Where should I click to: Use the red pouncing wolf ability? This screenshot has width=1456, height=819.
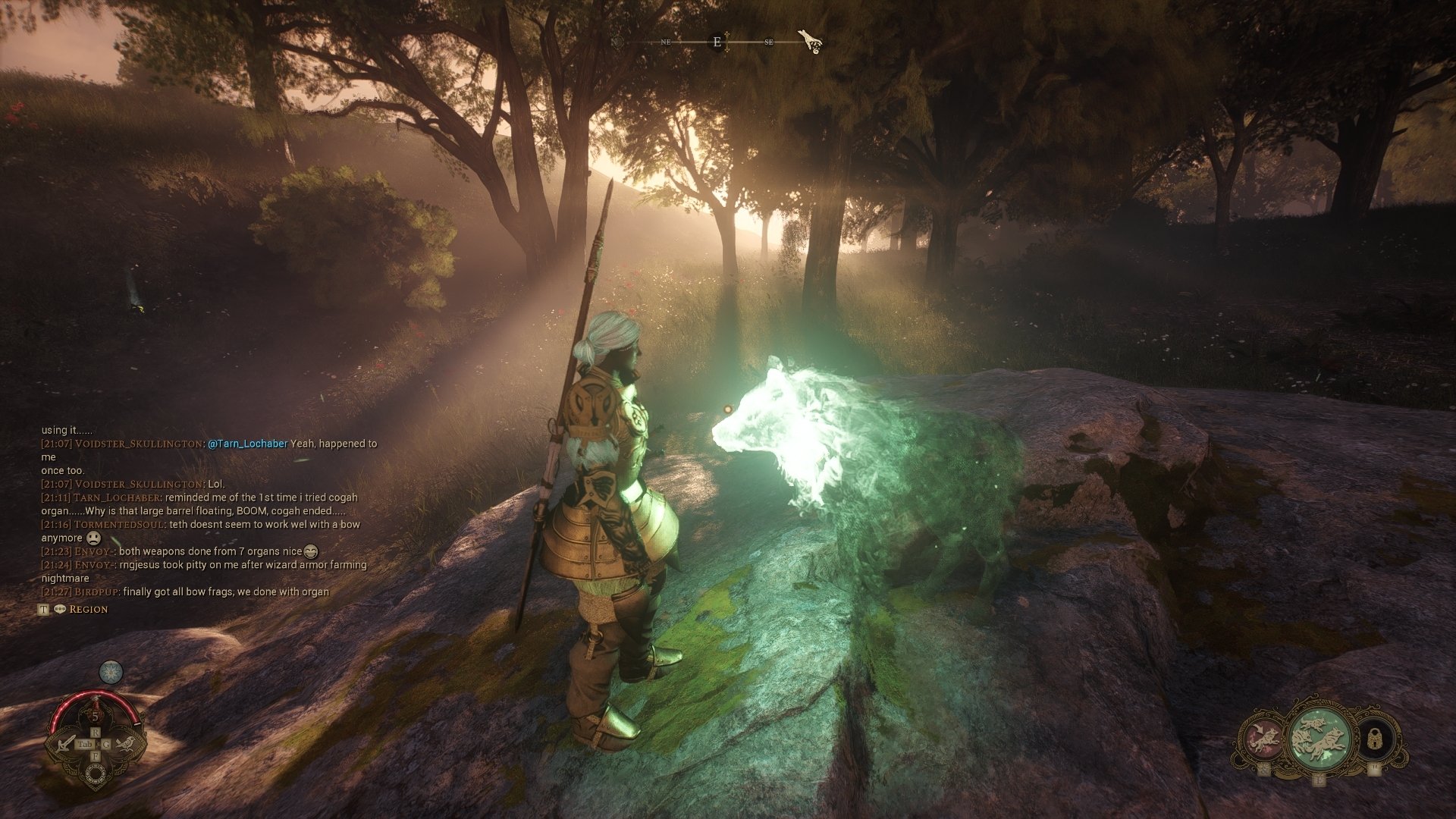pyautogui.click(x=1262, y=739)
